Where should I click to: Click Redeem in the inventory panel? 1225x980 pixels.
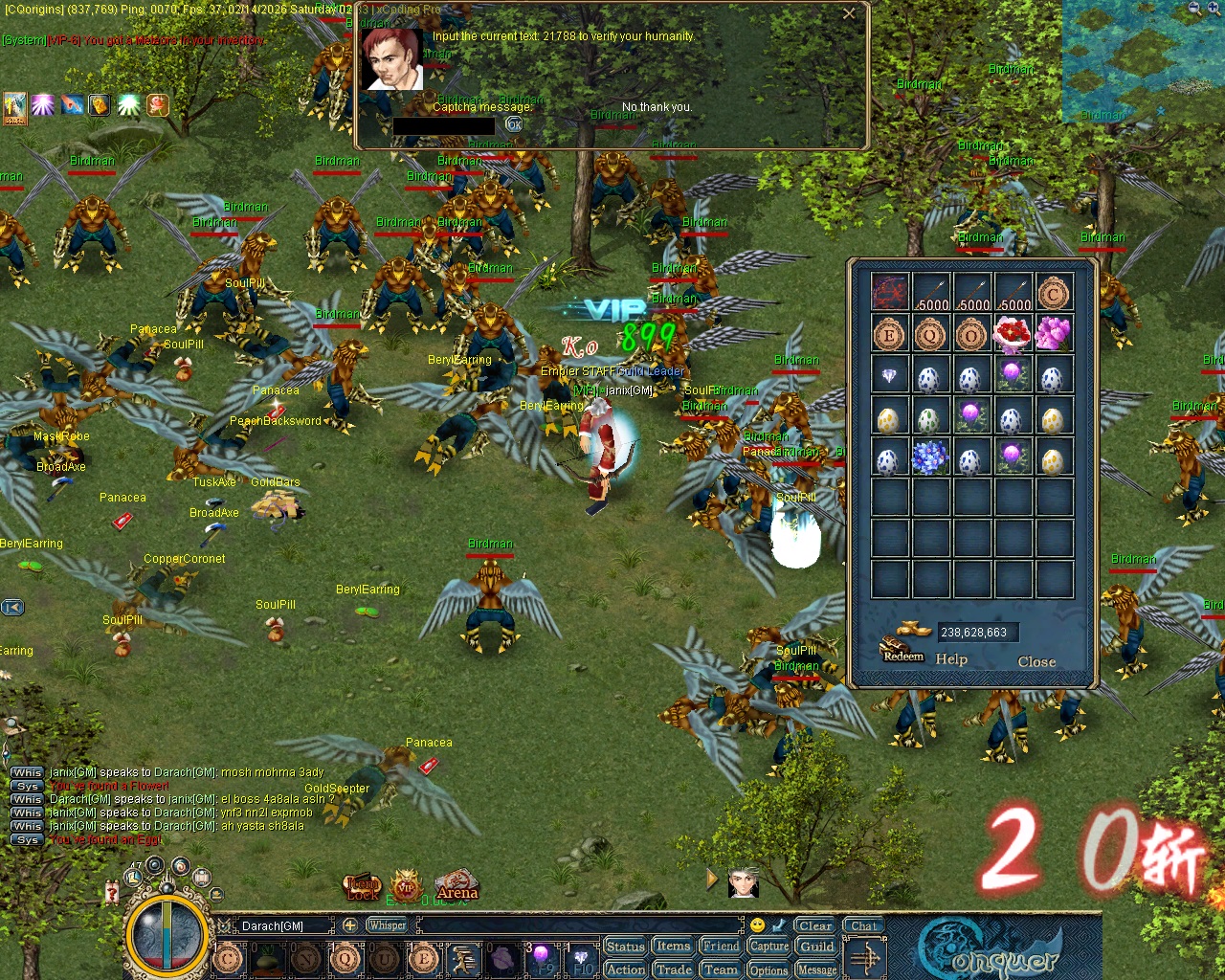point(902,657)
